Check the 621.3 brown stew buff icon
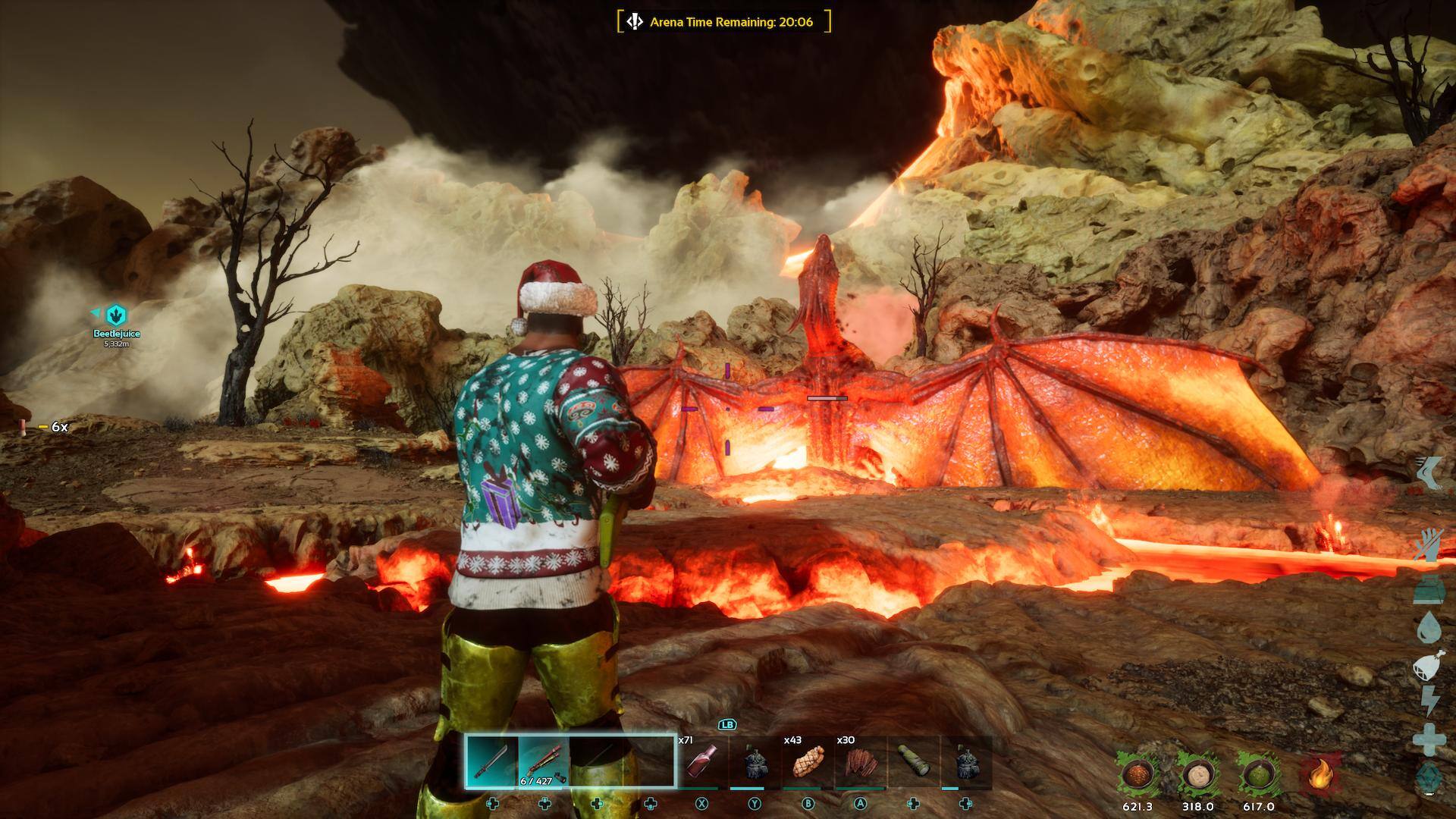The width and height of the screenshot is (1456, 819). (1137, 775)
